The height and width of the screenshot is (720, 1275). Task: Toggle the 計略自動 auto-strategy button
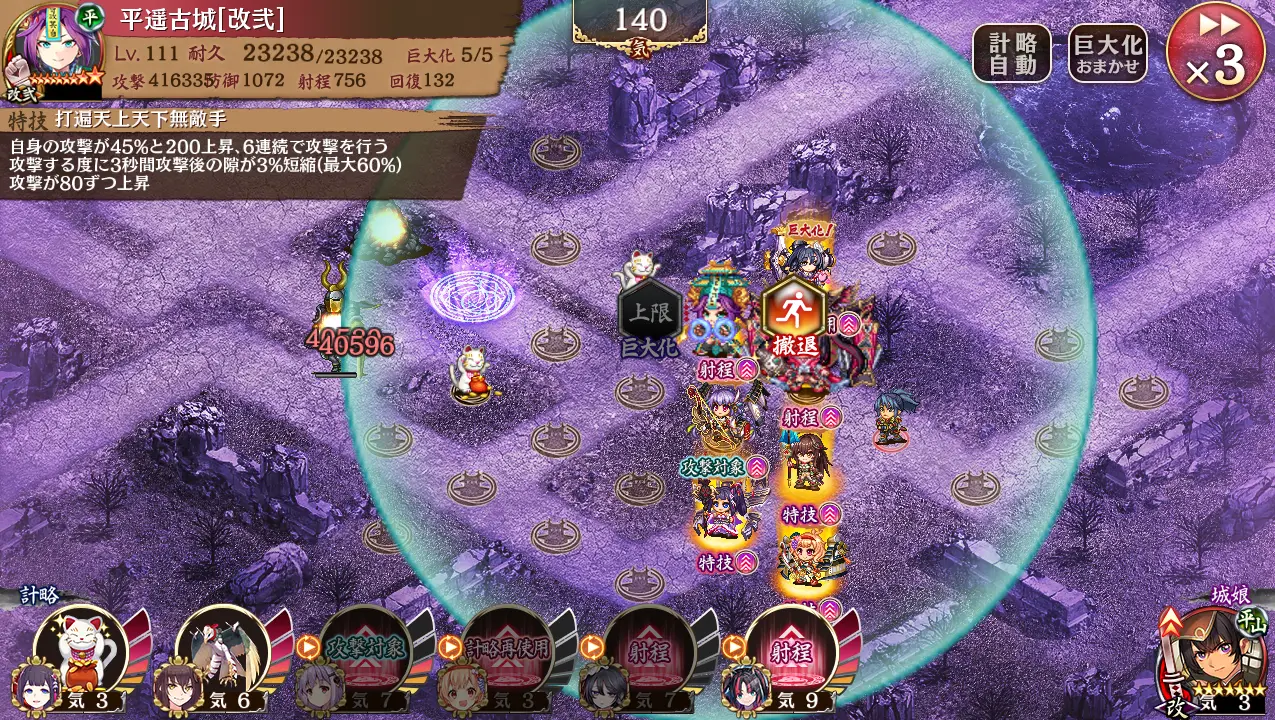1011,53
